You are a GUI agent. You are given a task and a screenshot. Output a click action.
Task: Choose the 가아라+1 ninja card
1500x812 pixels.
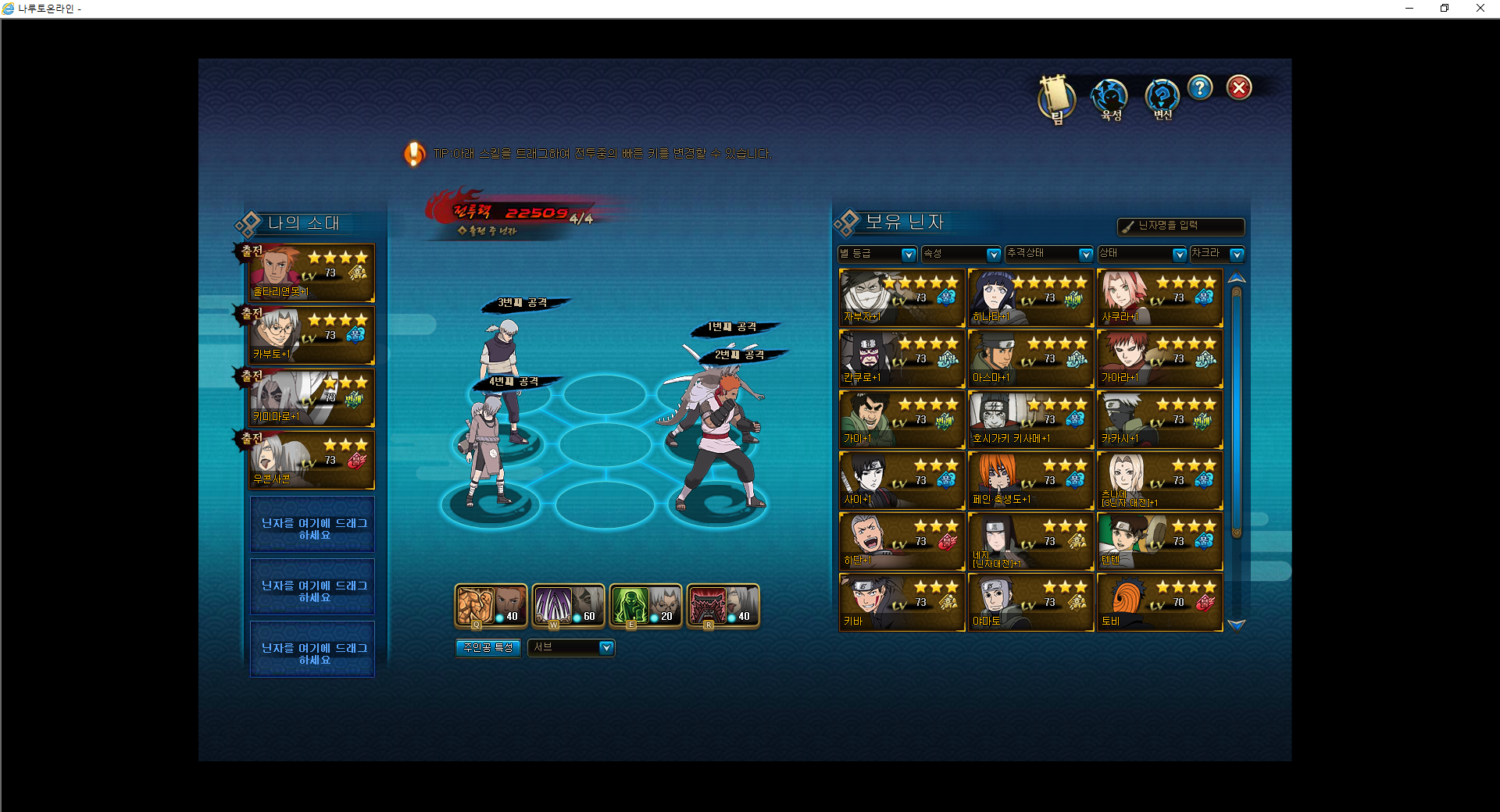(x=1159, y=358)
